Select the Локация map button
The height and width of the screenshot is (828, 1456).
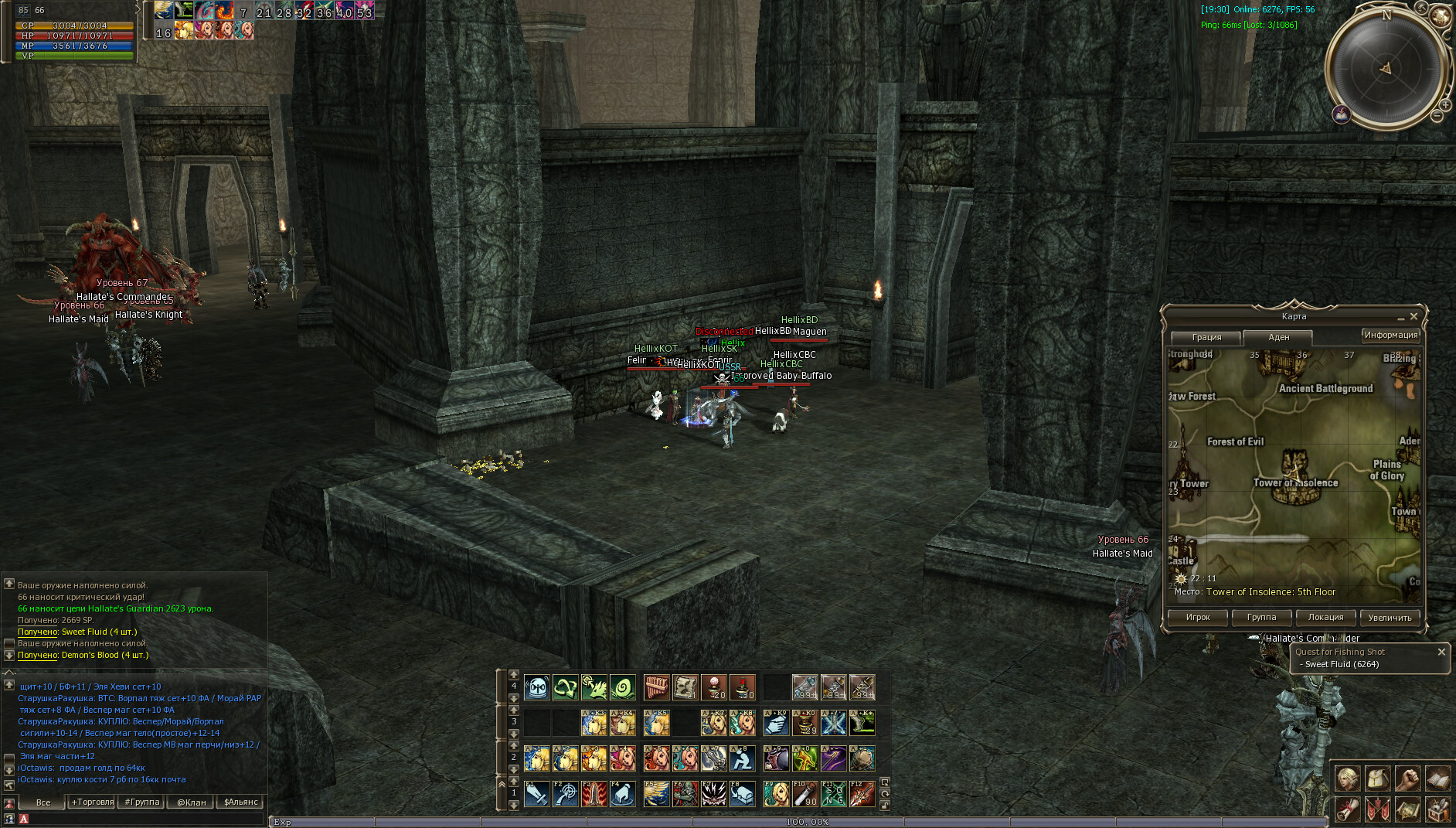coord(1325,617)
